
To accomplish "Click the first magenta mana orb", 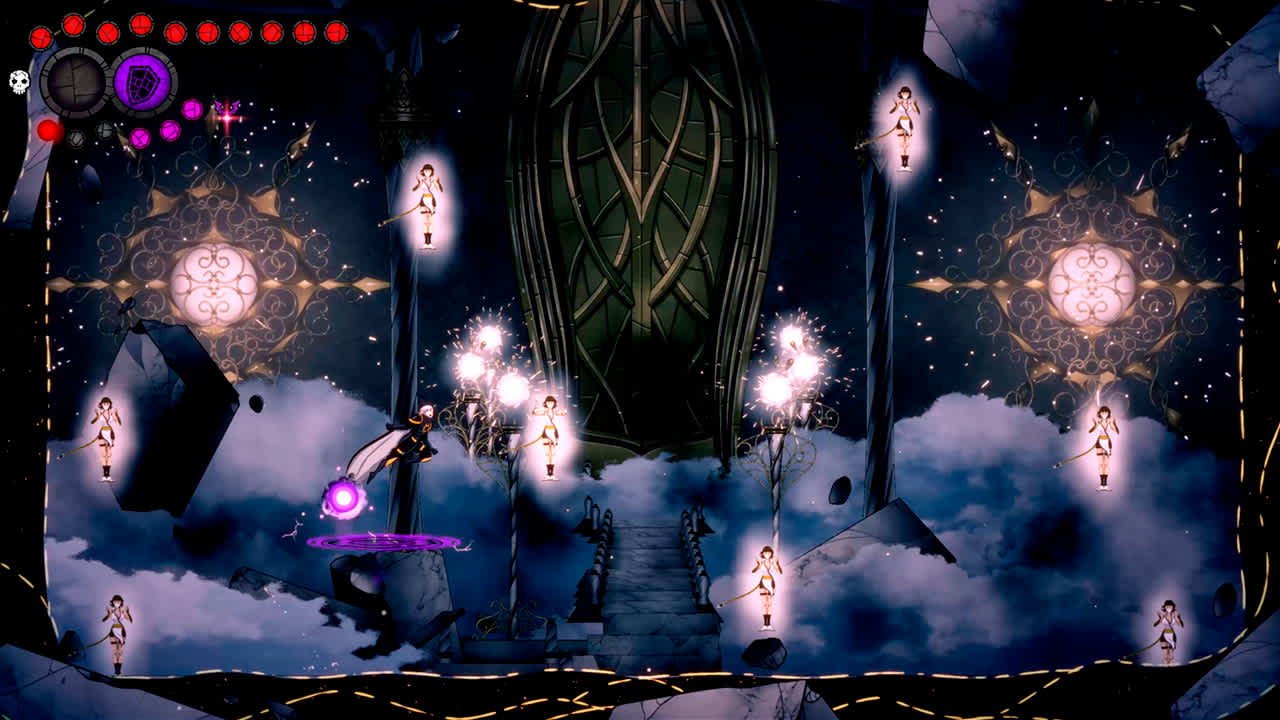I will pos(138,138).
